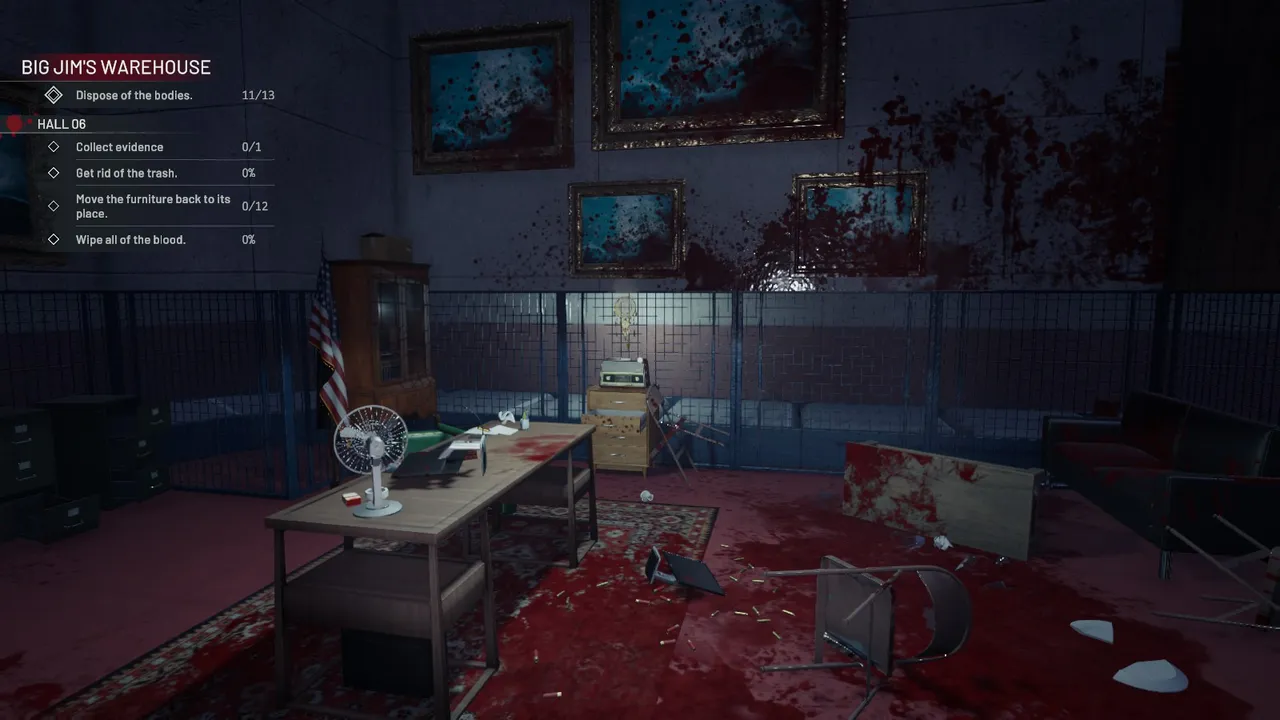
Task: Select the Move the furniture objective diamond
Action: pos(53,206)
